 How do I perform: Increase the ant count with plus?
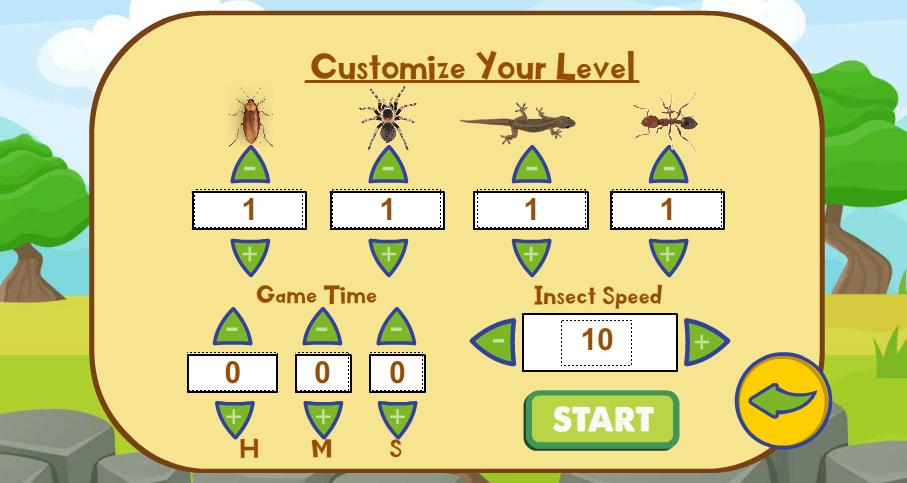[x=668, y=255]
